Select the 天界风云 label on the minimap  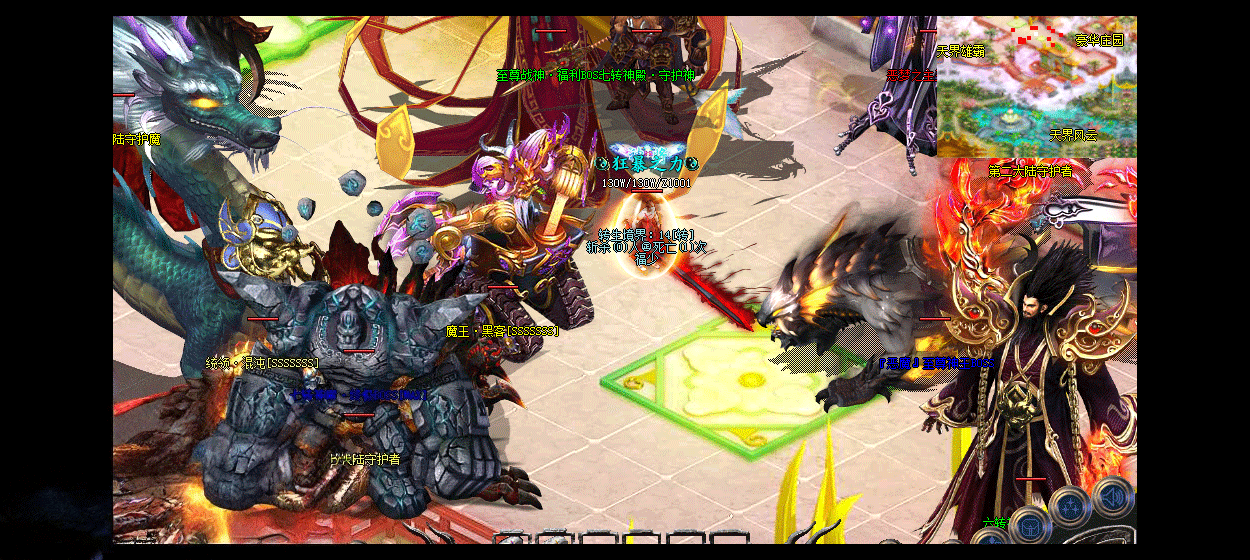coord(1073,134)
